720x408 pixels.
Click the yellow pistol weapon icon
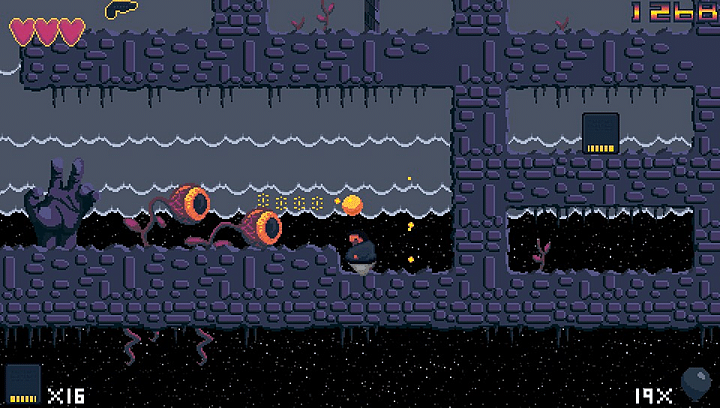click(x=119, y=9)
